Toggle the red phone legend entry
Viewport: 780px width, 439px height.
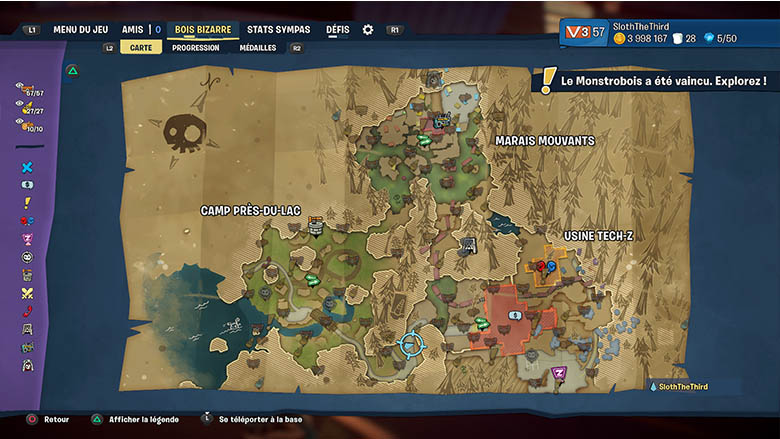(27, 311)
